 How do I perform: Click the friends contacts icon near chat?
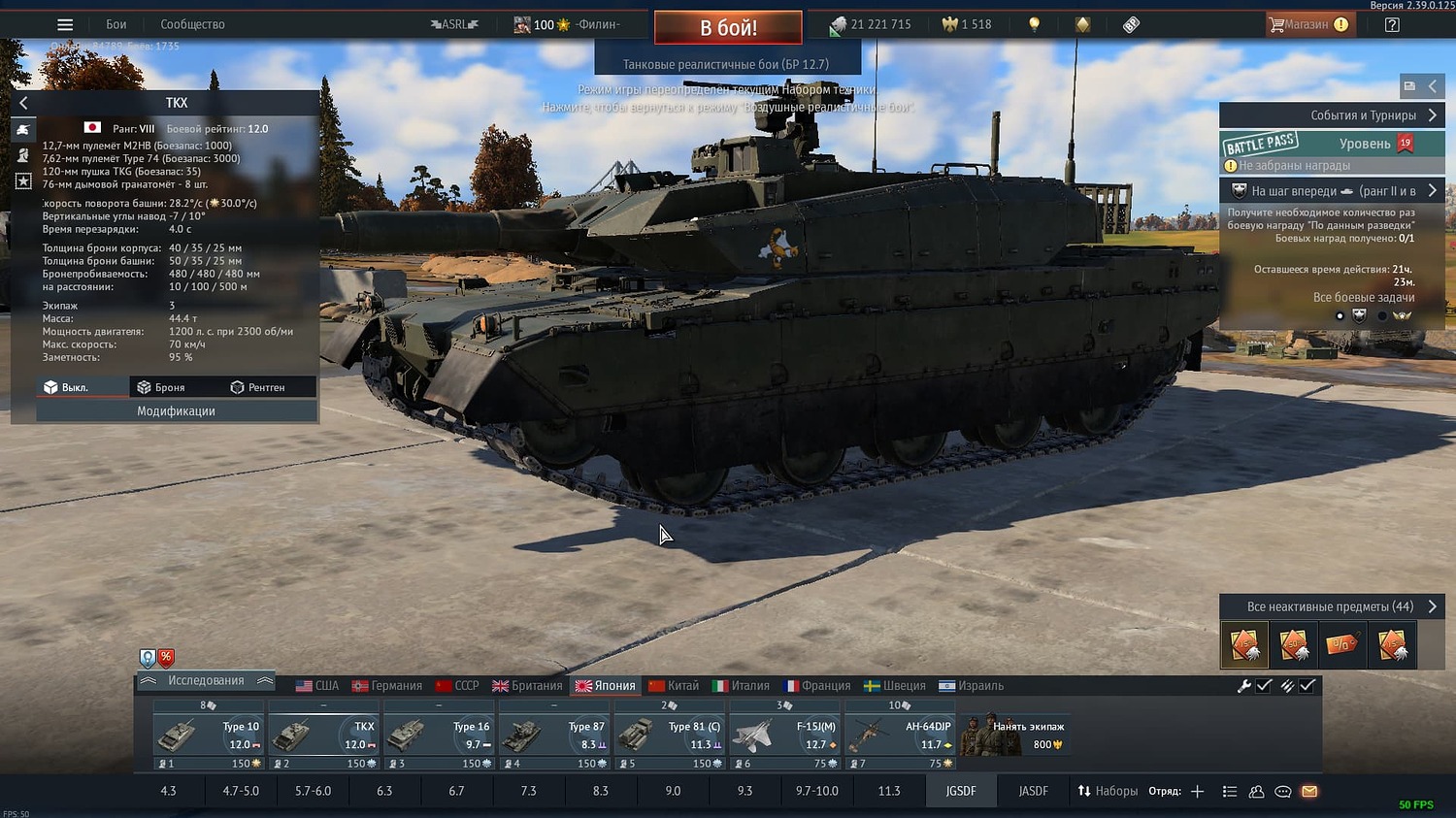pyautogui.click(x=1255, y=792)
